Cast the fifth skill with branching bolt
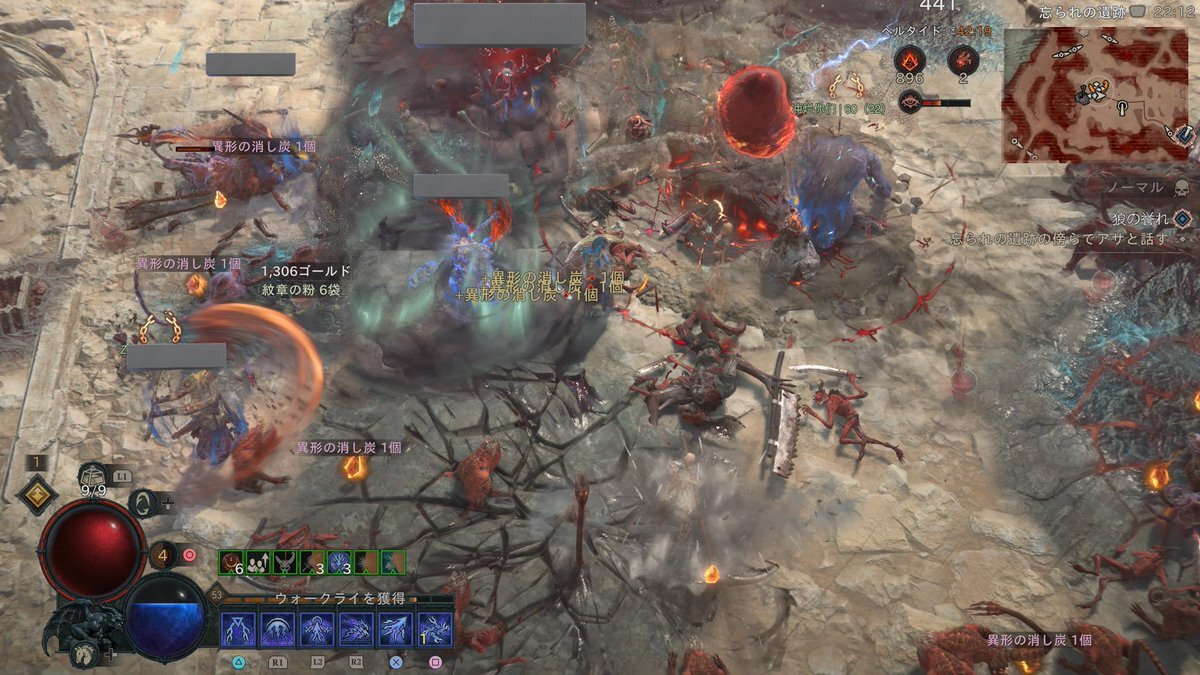 click(x=395, y=630)
